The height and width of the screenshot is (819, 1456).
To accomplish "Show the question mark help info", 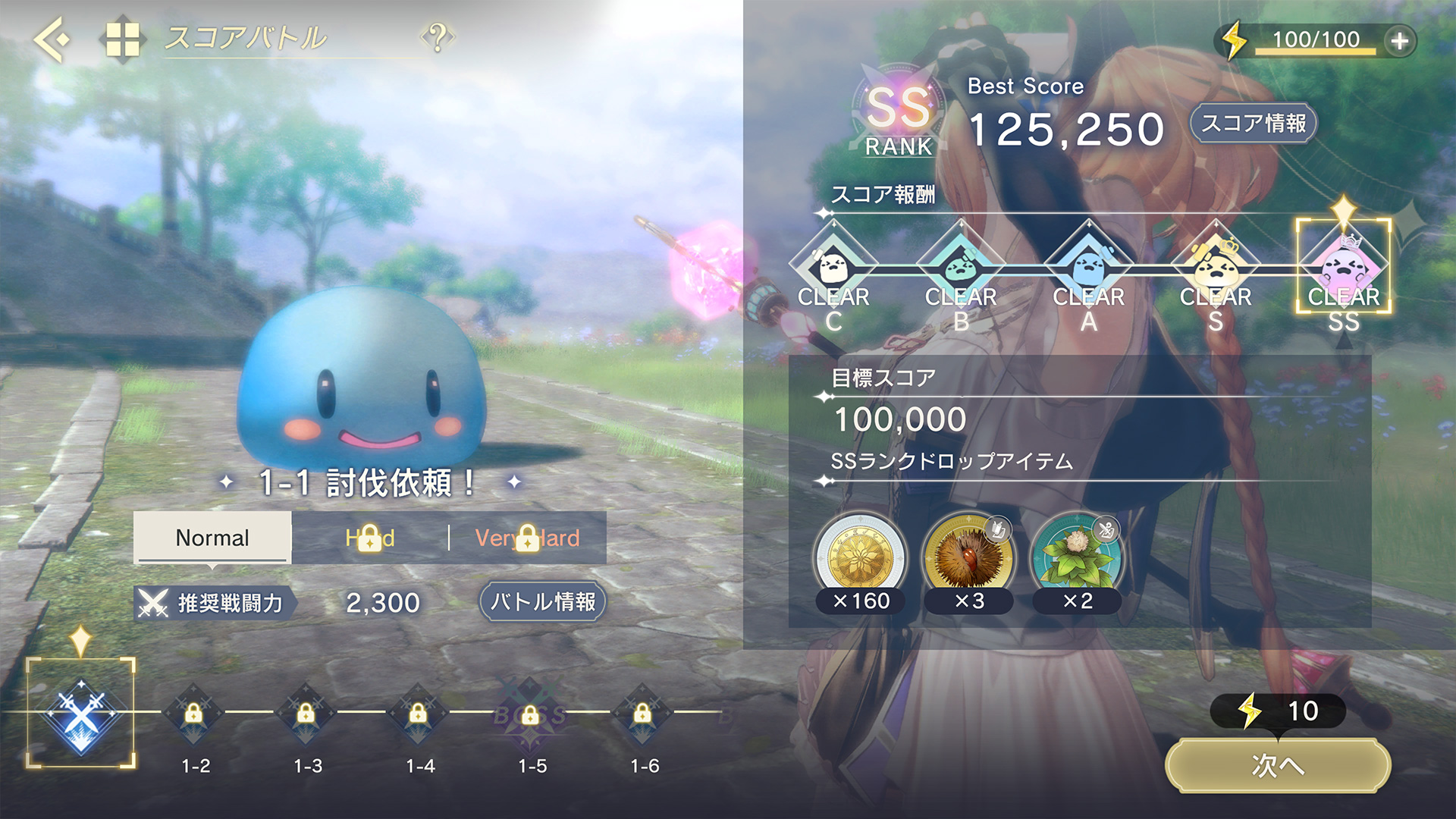I will (438, 37).
